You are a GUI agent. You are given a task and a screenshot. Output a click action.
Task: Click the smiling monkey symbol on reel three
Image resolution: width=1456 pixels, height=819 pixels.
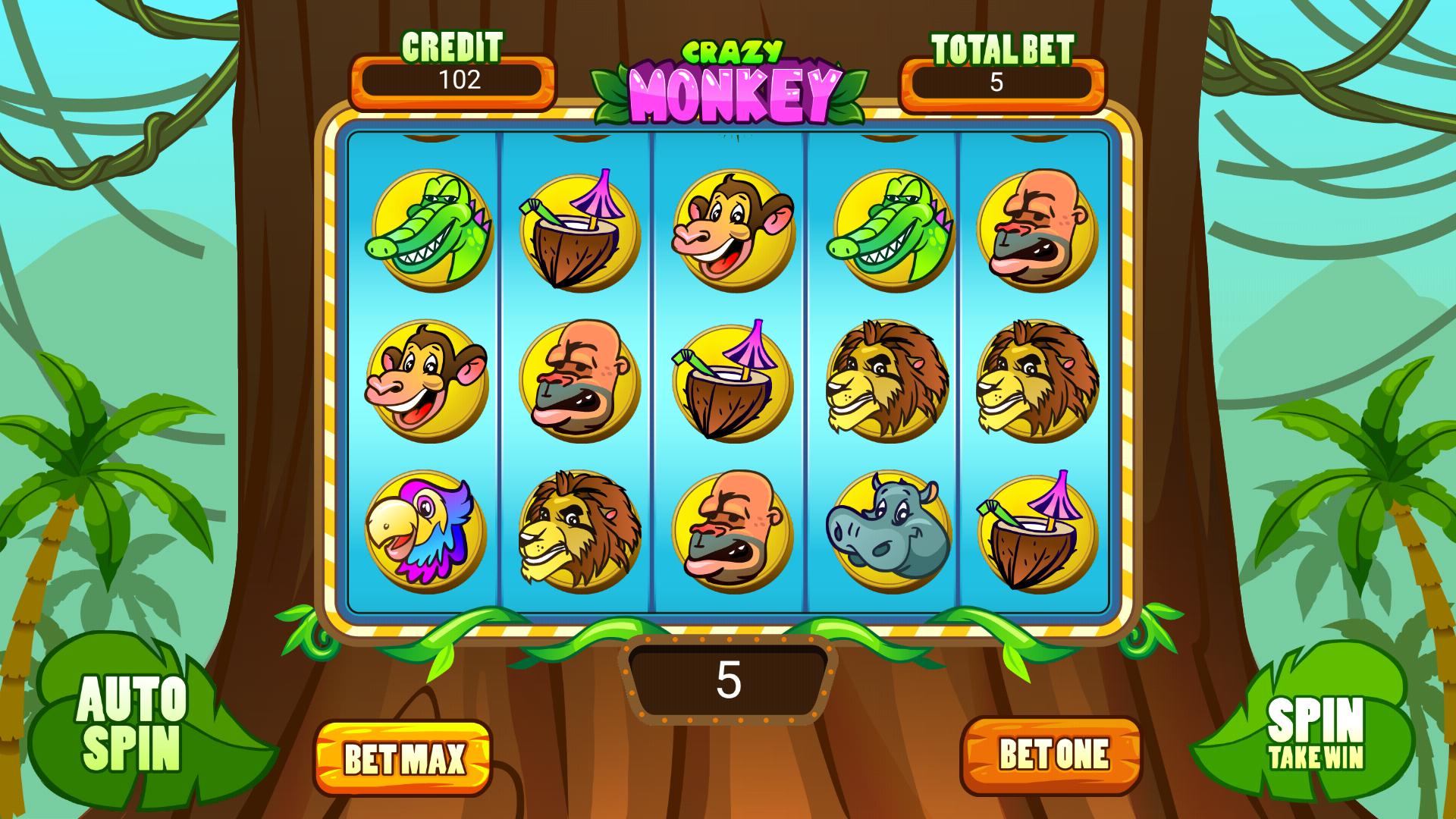click(x=732, y=231)
